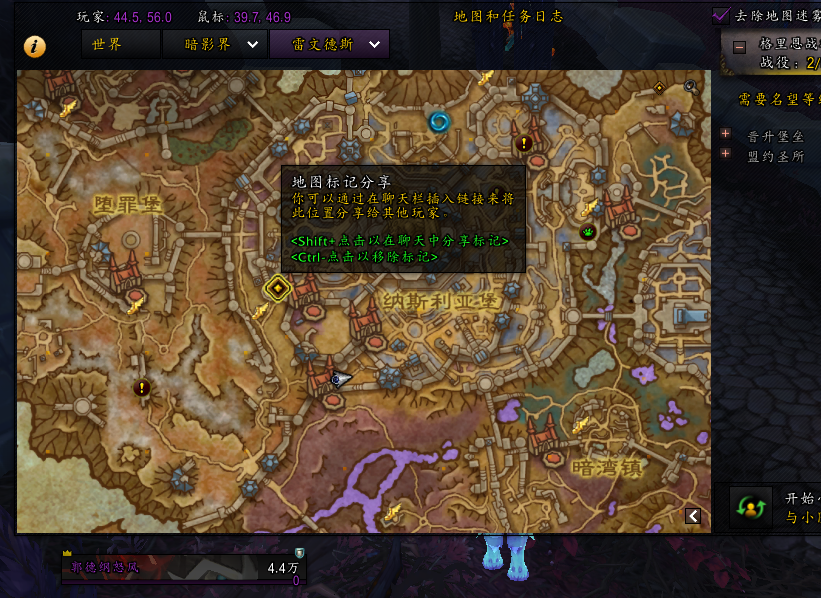Open the 暗影界 zone dropdown
Viewport: 821px width, 598px height.
click(252, 44)
